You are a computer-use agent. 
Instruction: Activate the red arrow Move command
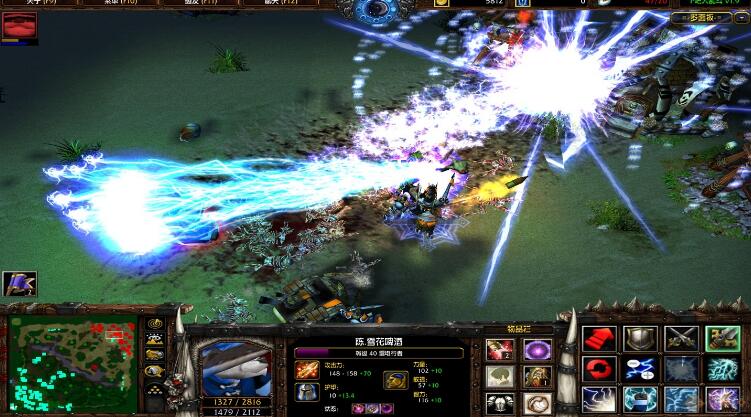598,339
